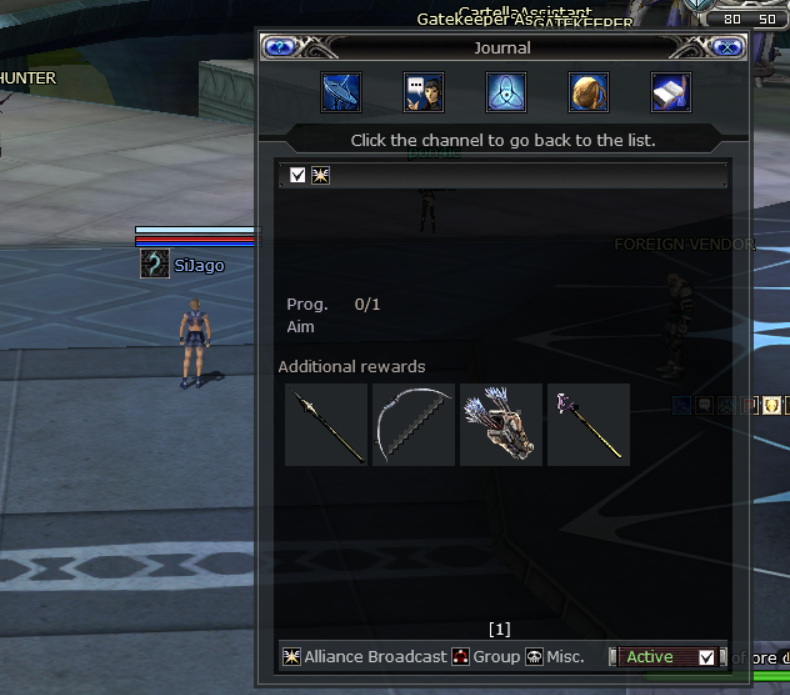Open the golden helmet journal tab
Screen dimensions: 790x695
pos(589,93)
